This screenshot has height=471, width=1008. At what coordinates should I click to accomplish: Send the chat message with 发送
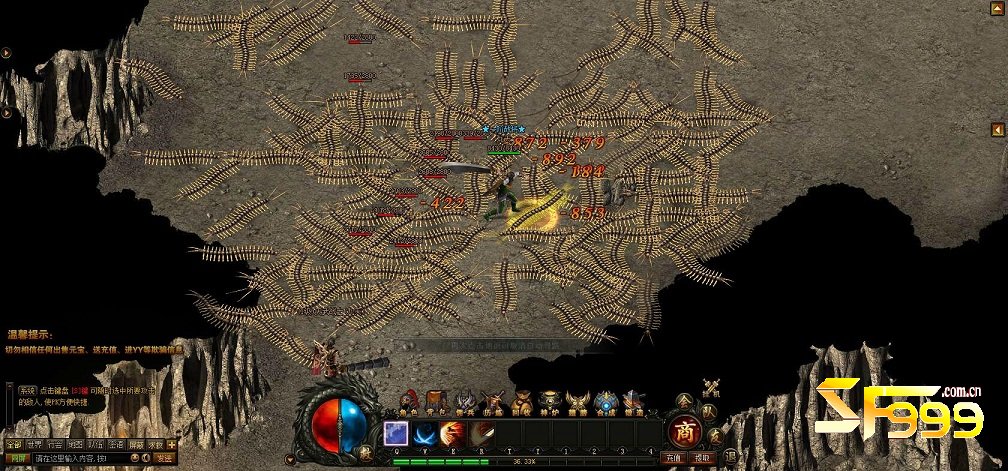[164, 458]
